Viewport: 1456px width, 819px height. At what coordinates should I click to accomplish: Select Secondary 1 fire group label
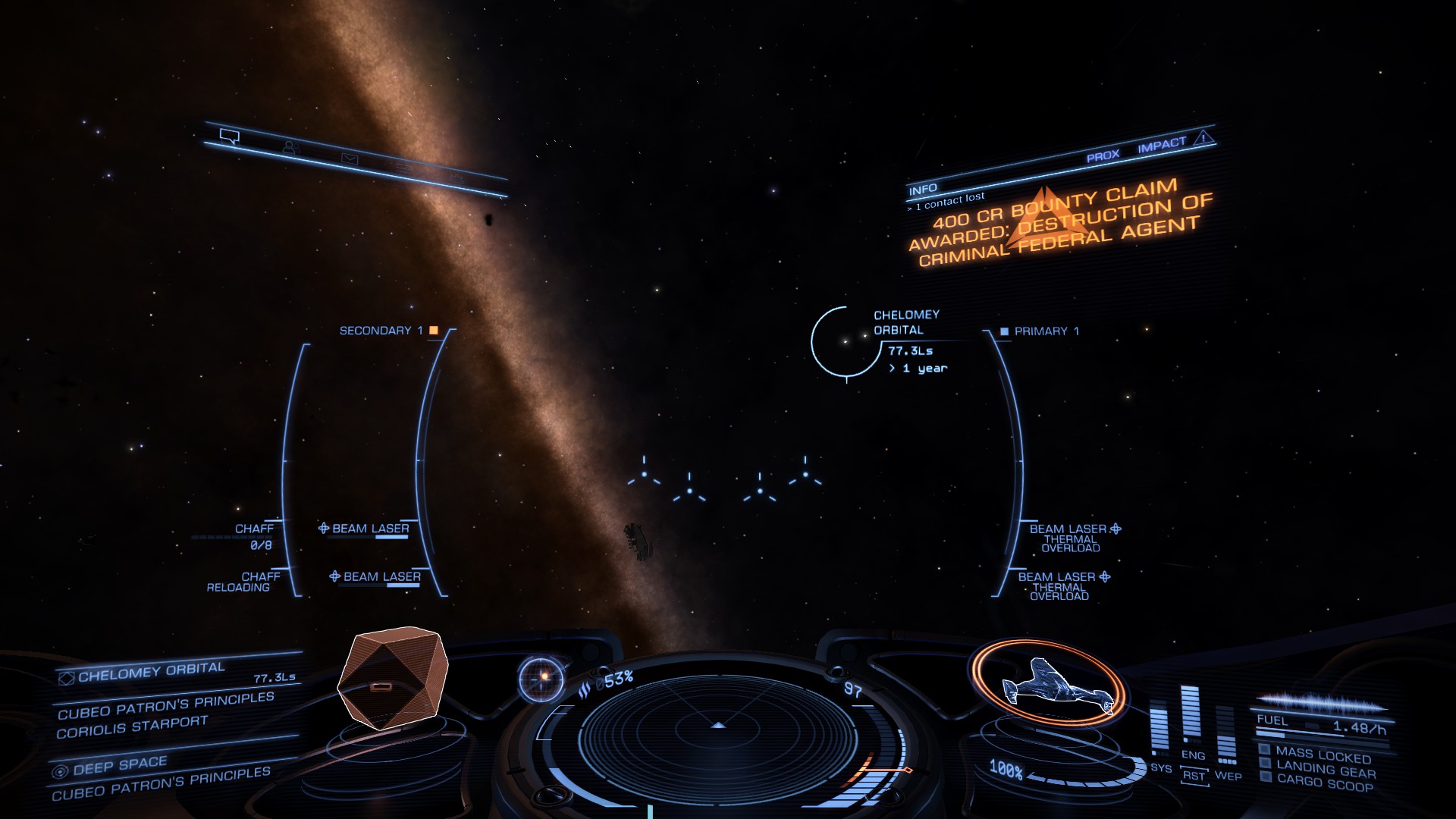click(381, 331)
